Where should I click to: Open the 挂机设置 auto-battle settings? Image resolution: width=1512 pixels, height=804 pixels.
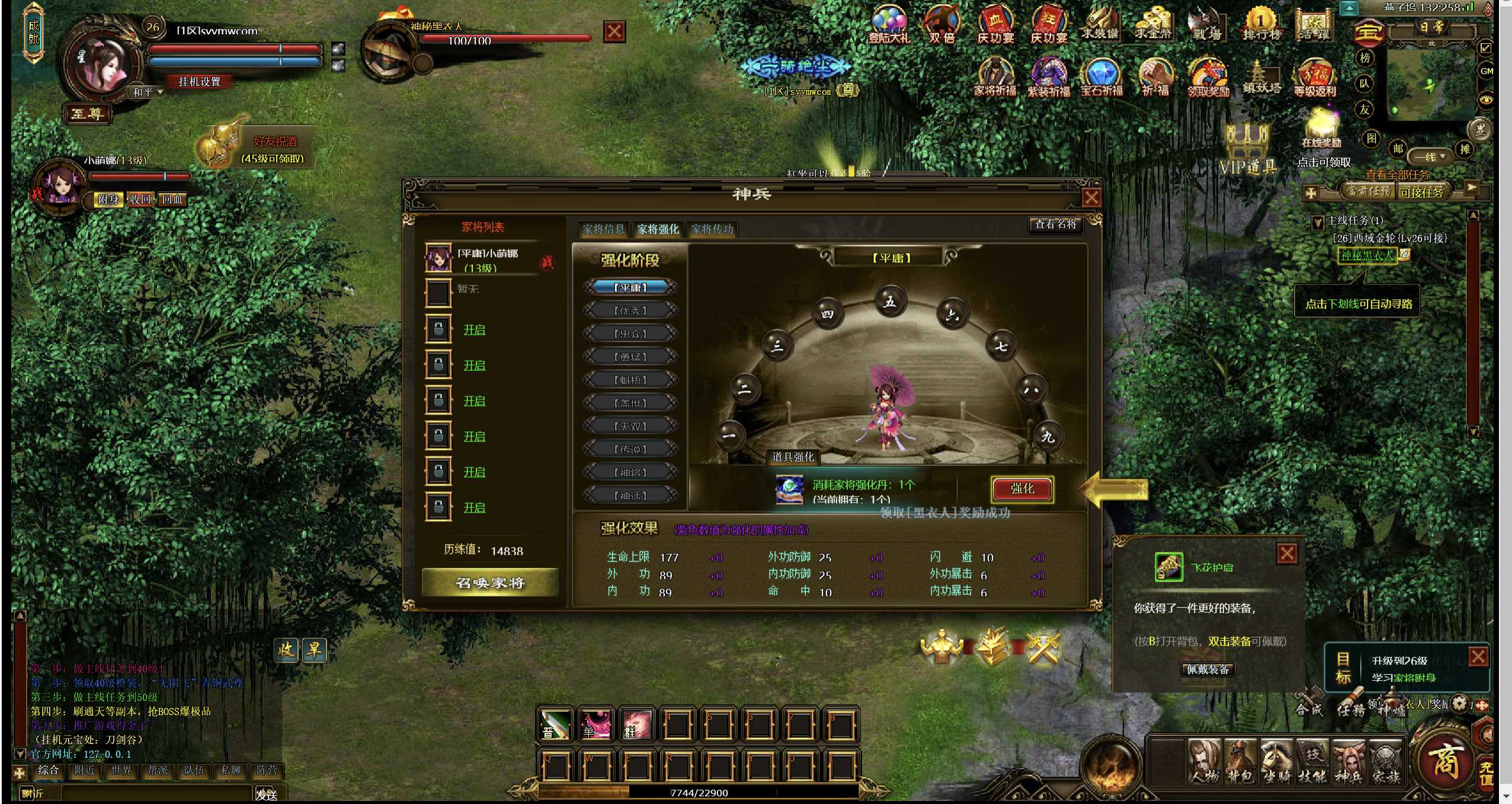coord(200,82)
